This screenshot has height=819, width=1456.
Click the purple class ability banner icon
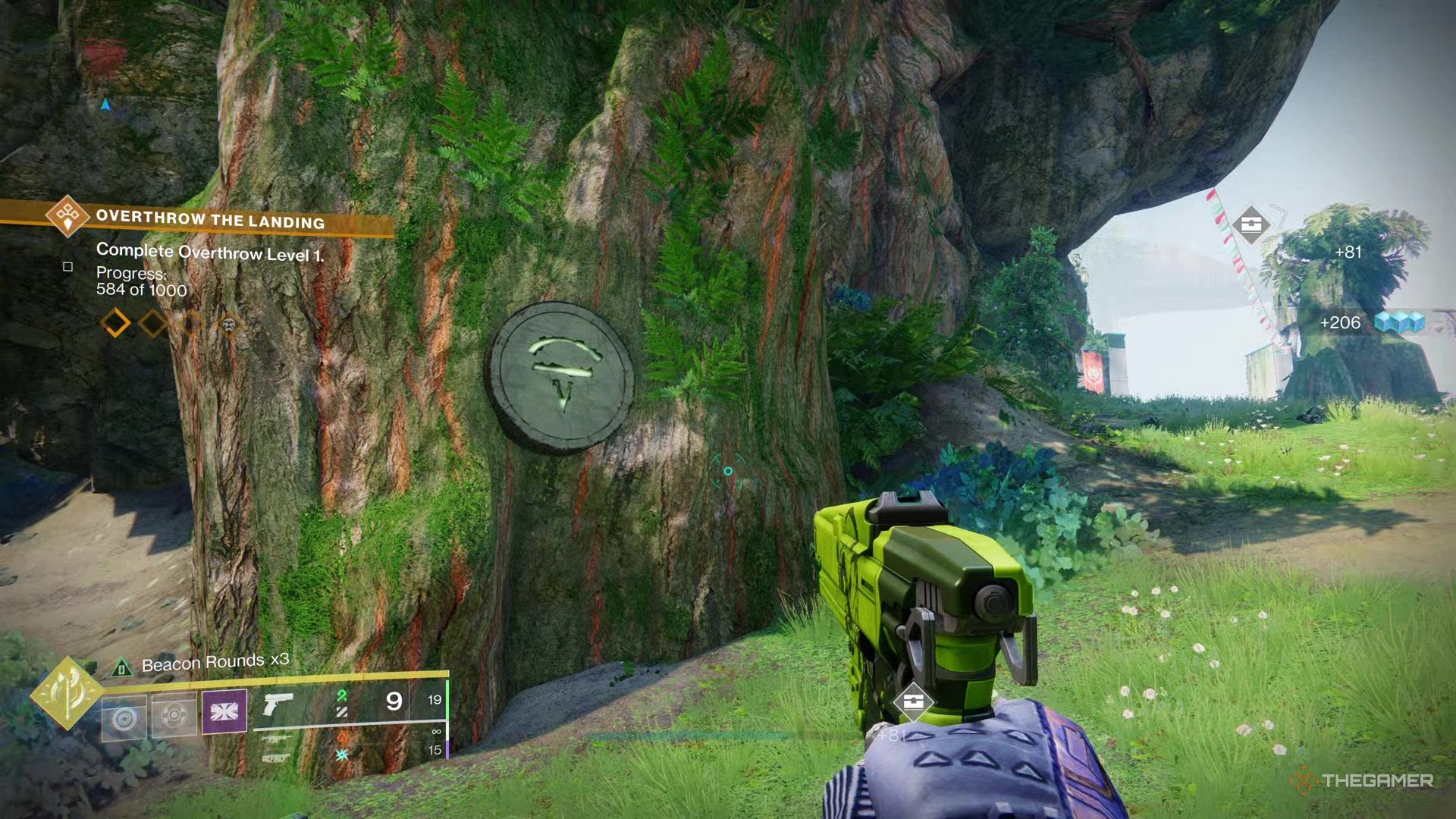coord(225,712)
